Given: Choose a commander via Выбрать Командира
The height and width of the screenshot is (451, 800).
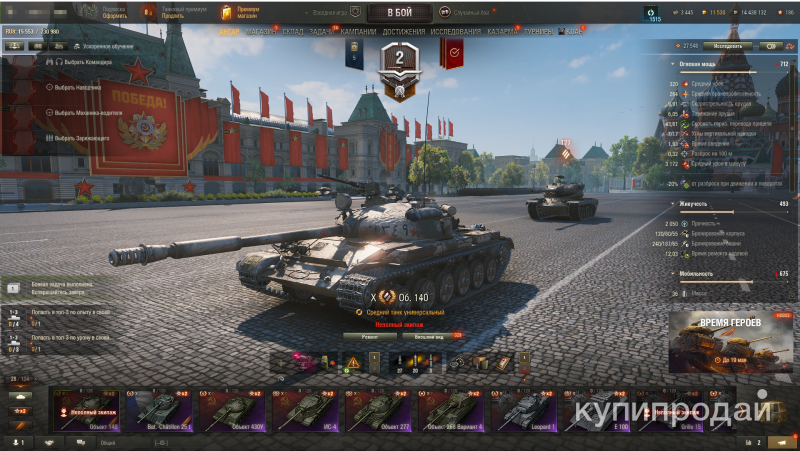Looking at the screenshot, I should 83,62.
